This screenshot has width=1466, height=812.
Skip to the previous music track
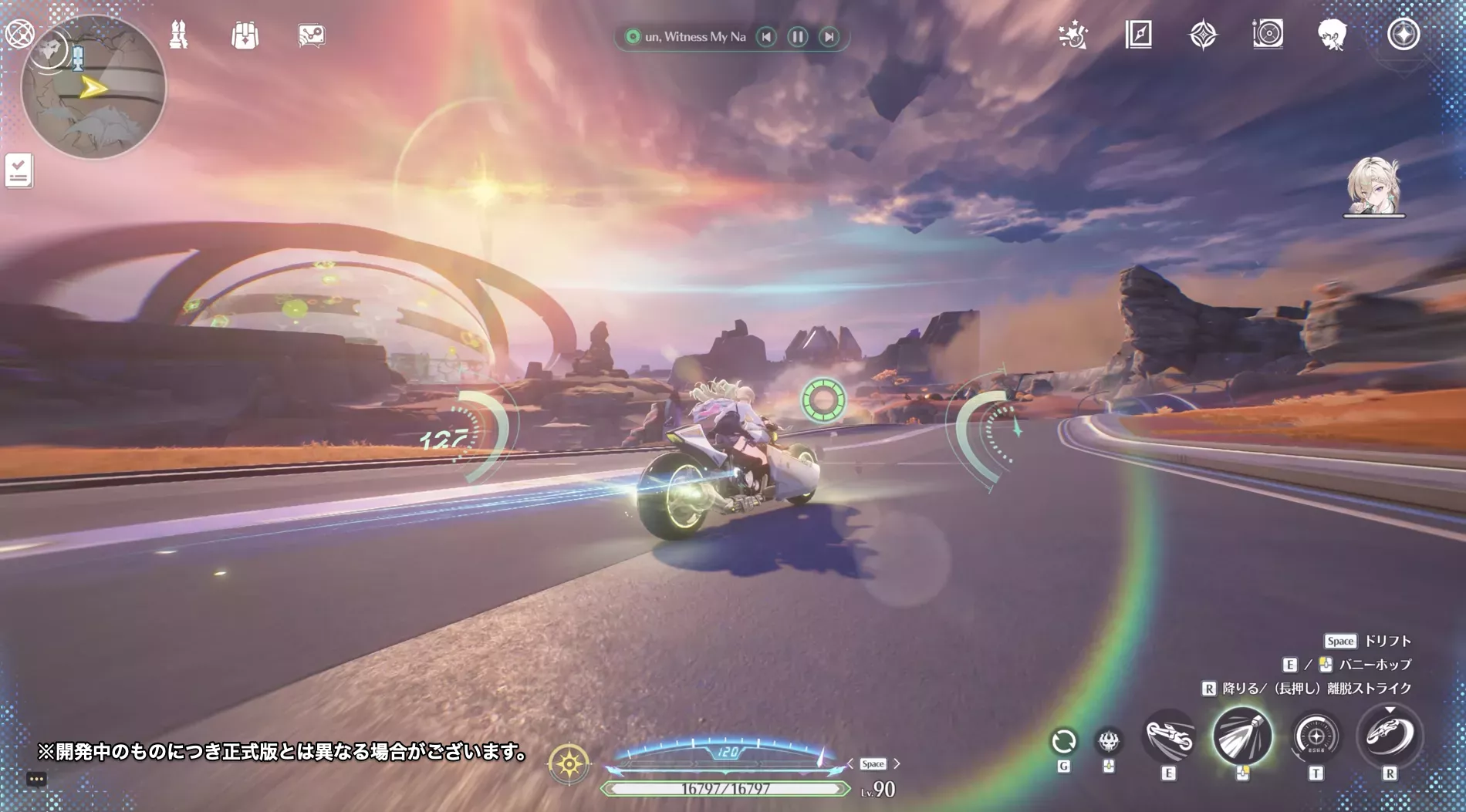(x=766, y=36)
